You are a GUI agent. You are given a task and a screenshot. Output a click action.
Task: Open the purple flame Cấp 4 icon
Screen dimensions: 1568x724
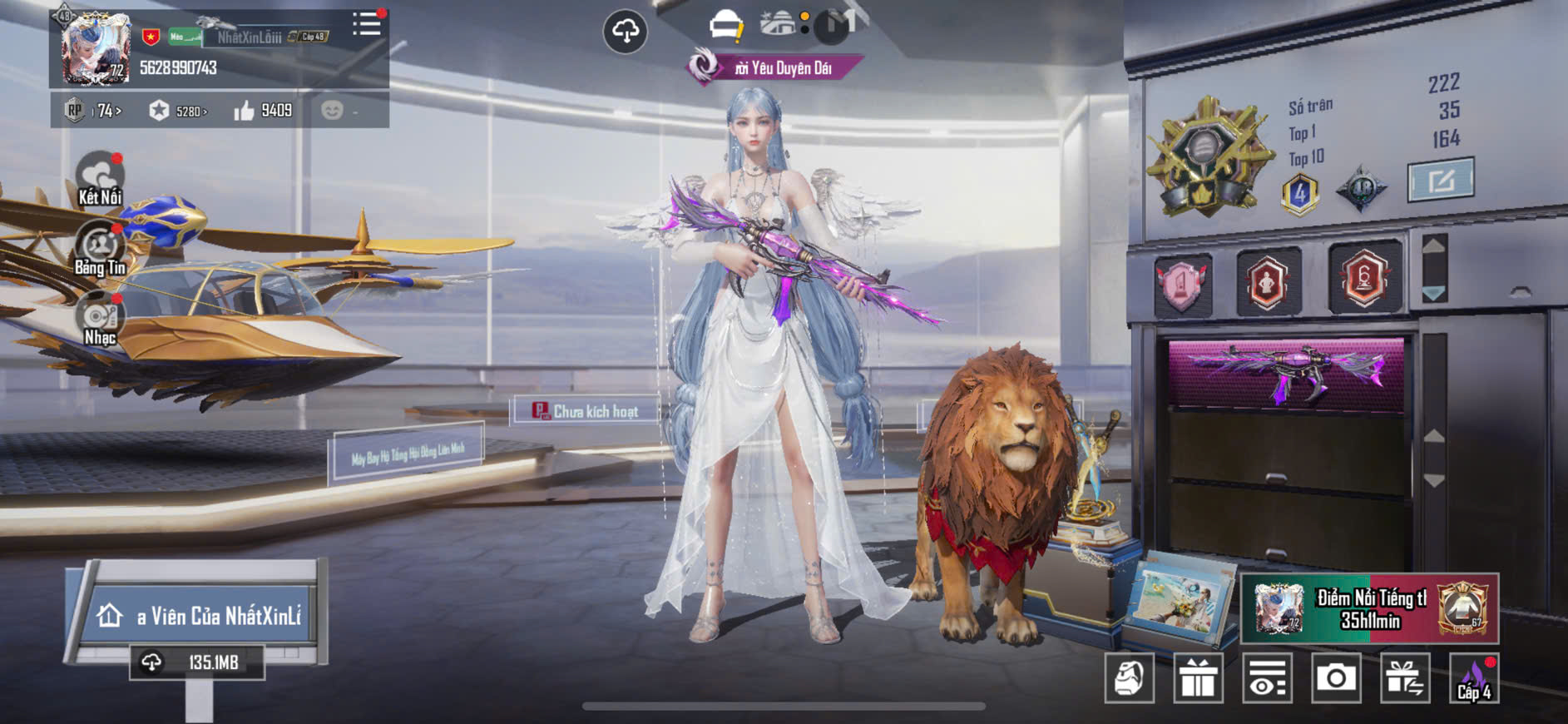coord(1473,678)
